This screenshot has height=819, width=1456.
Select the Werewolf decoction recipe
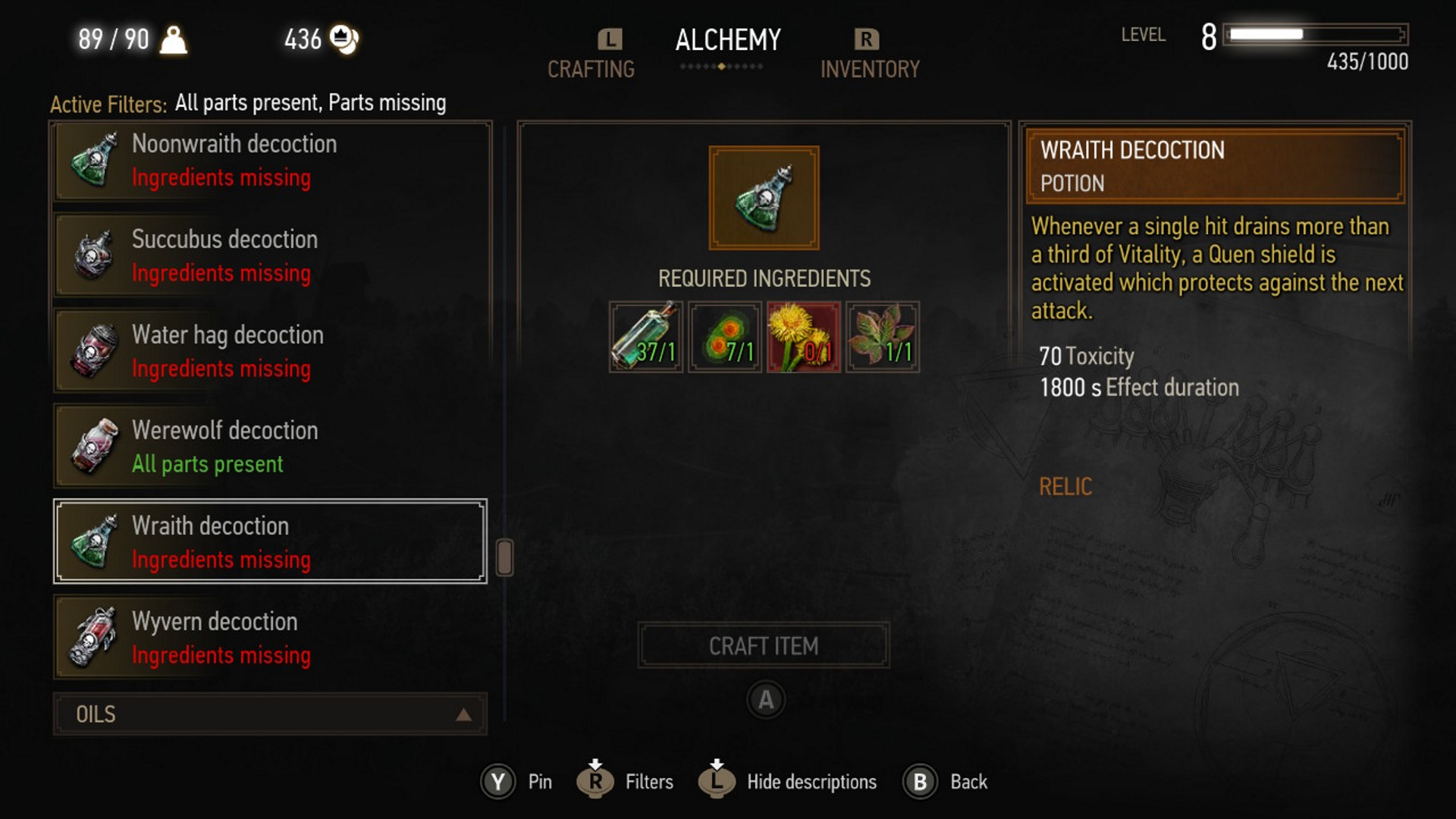coord(269,447)
